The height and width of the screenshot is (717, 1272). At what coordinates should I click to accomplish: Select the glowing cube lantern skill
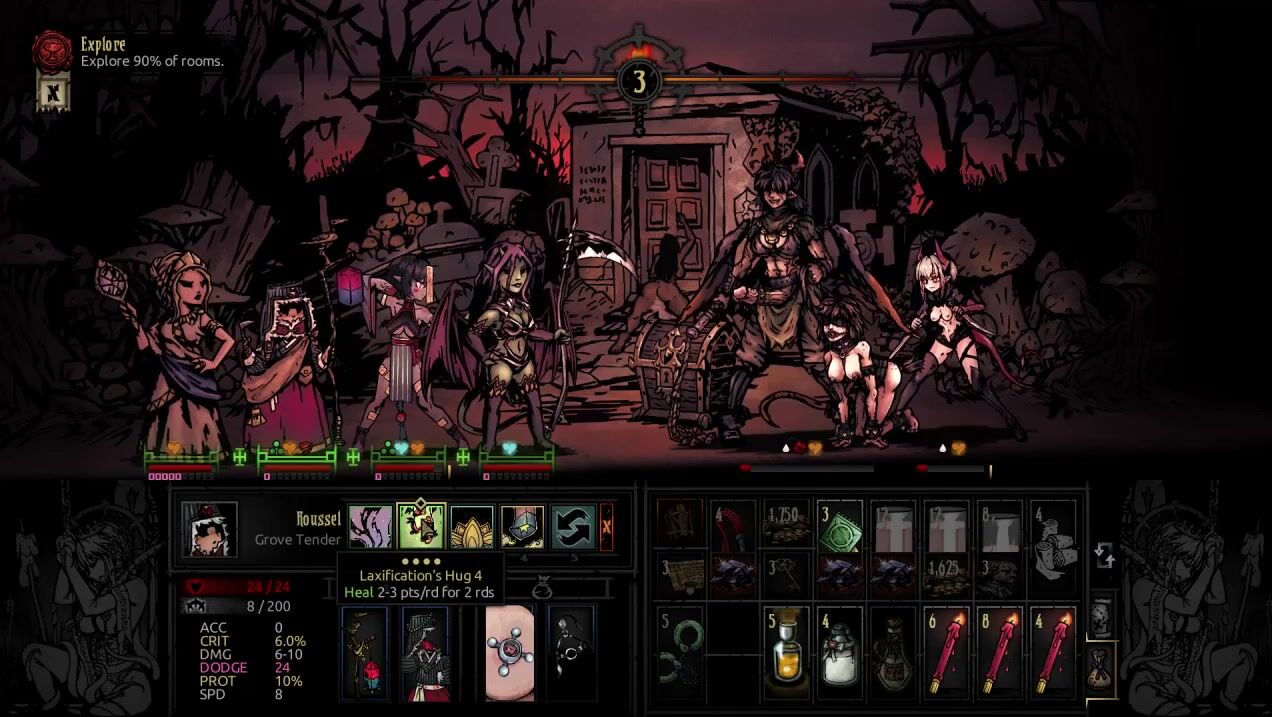(x=523, y=527)
